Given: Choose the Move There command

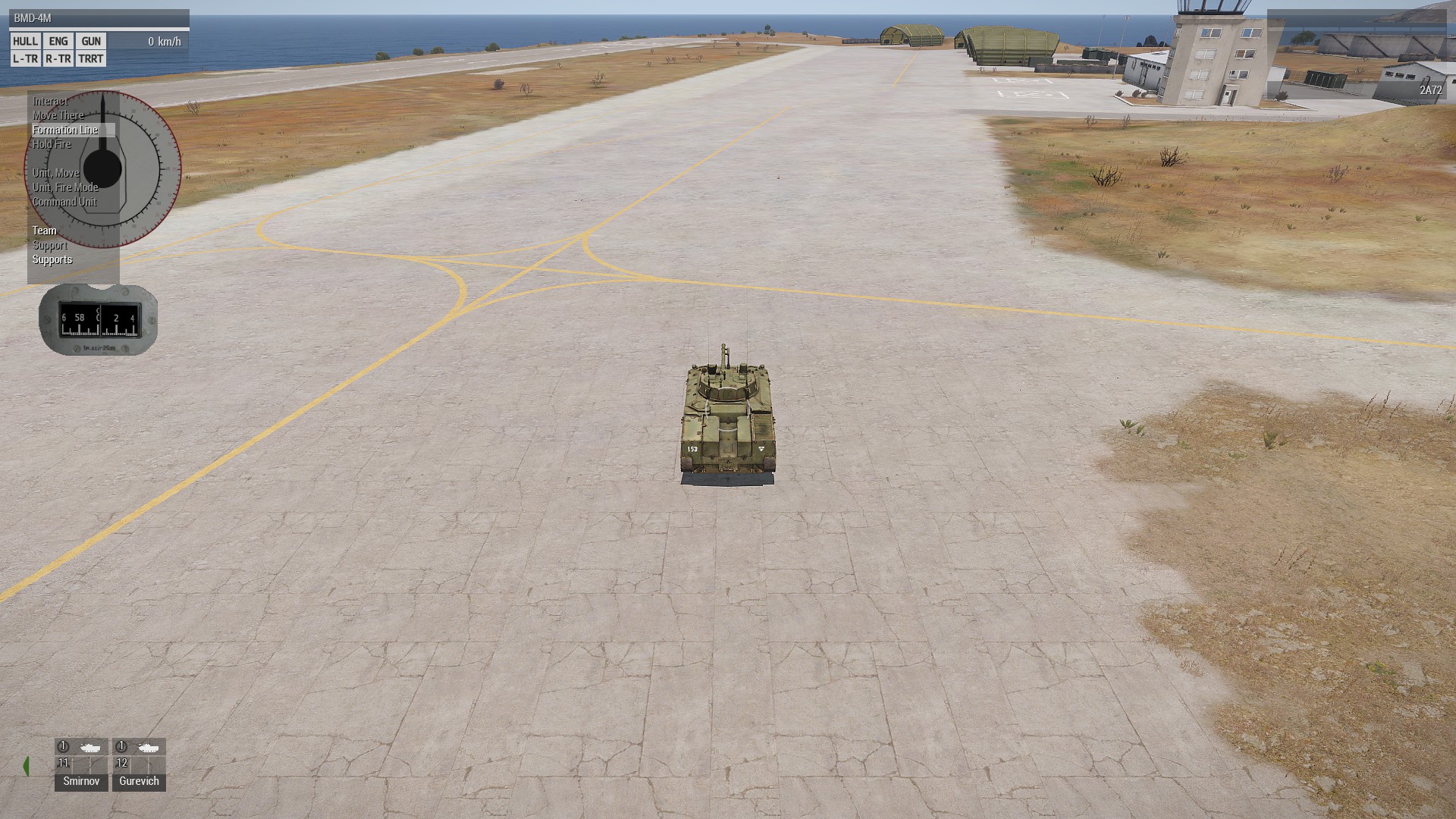Looking at the screenshot, I should coord(58,115).
